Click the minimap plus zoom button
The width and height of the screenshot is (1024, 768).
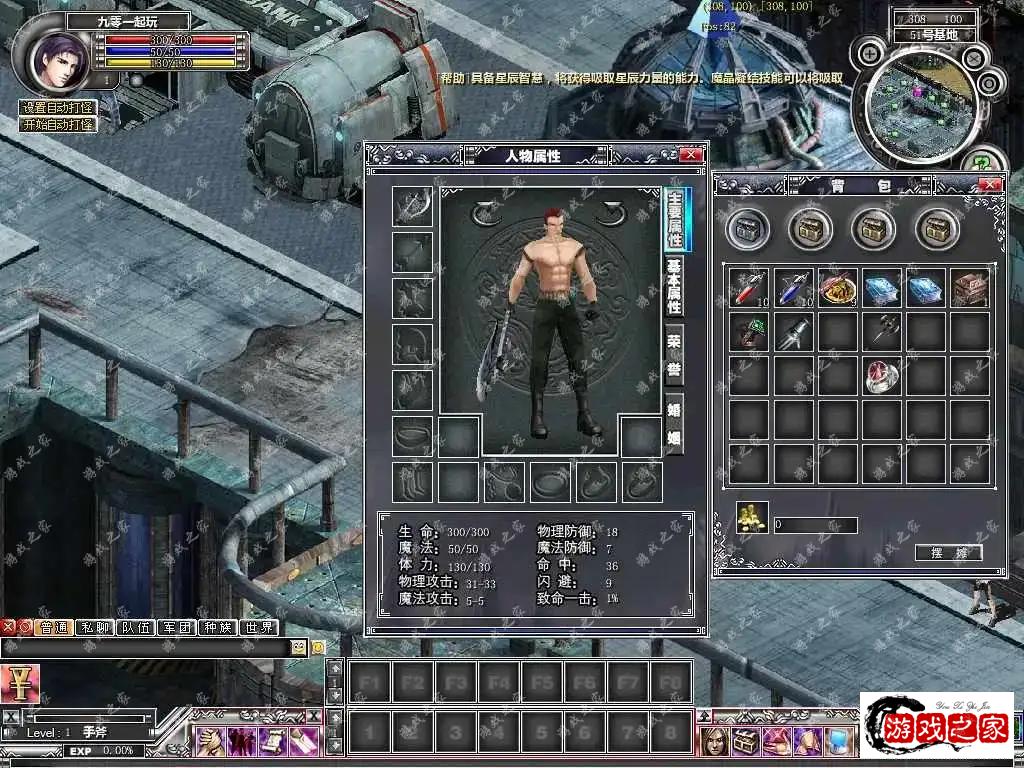click(x=871, y=53)
